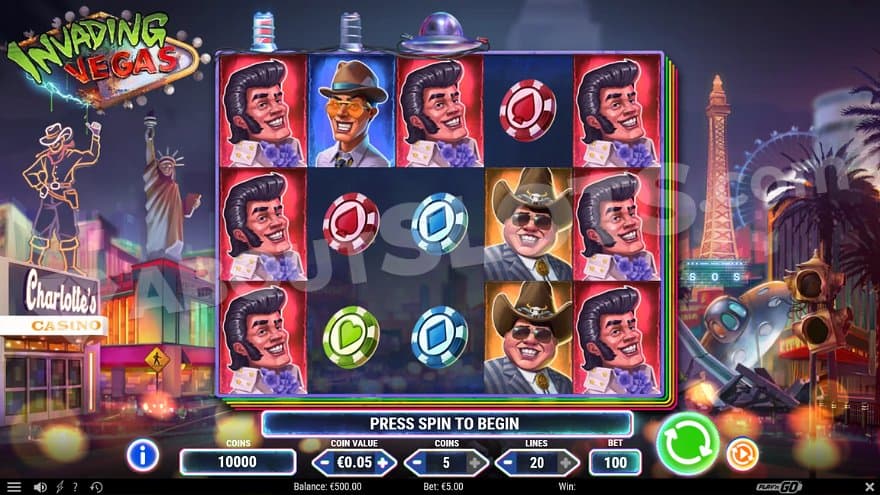This screenshot has width=880, height=495.
Task: Open the question mark help
Action: coord(74,487)
